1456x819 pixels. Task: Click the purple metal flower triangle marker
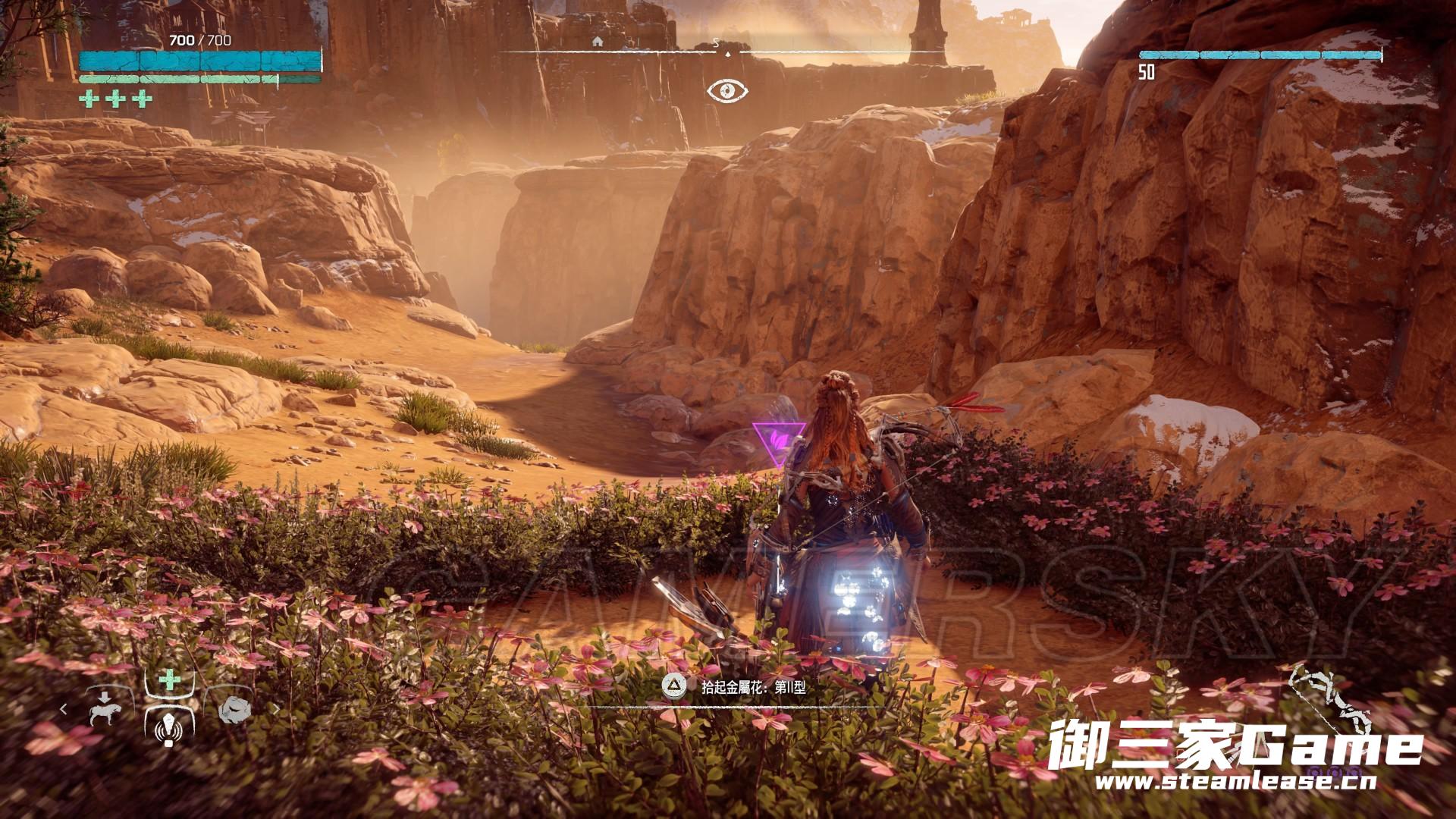tap(779, 443)
